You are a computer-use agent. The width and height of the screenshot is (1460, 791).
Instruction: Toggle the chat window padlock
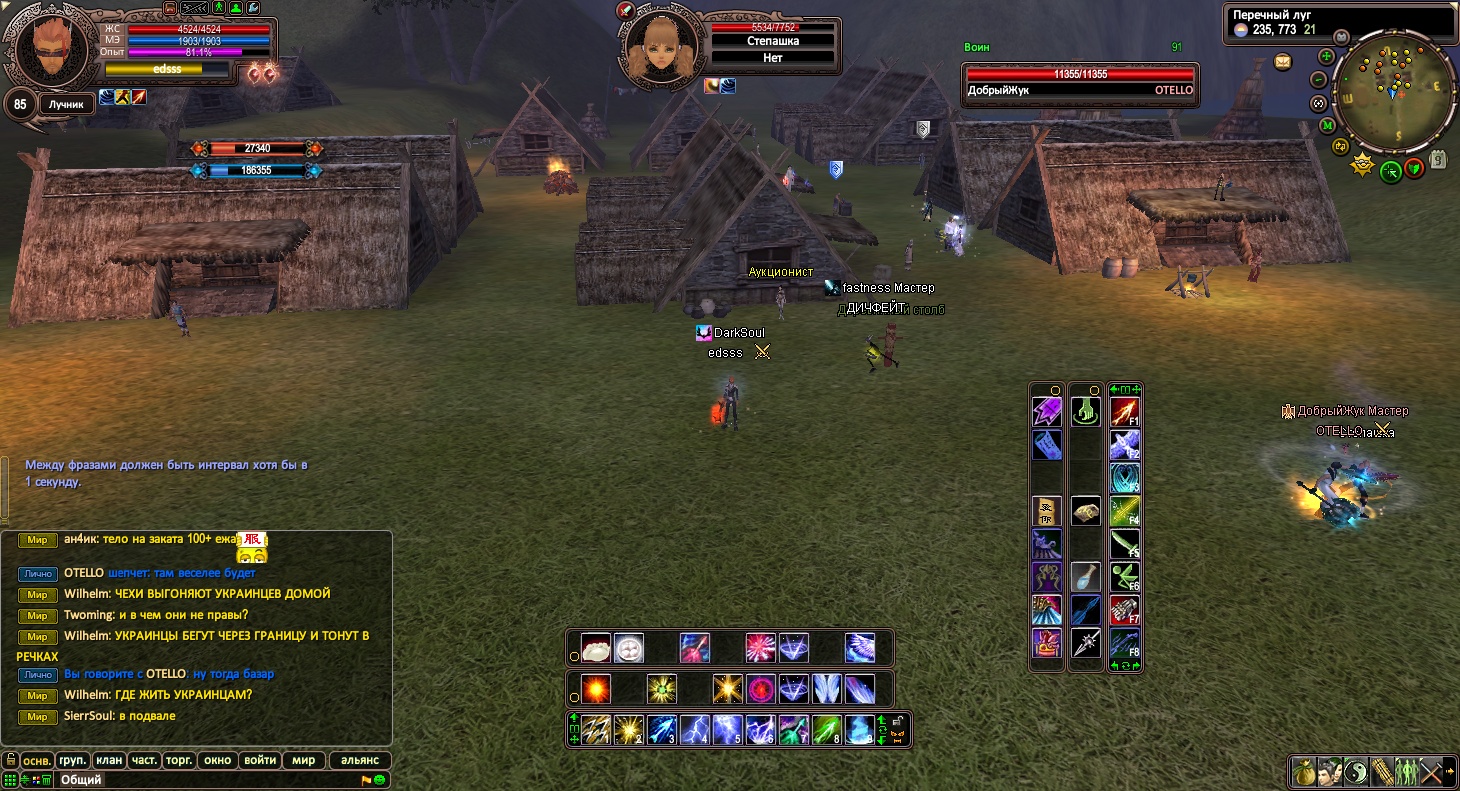(10, 760)
